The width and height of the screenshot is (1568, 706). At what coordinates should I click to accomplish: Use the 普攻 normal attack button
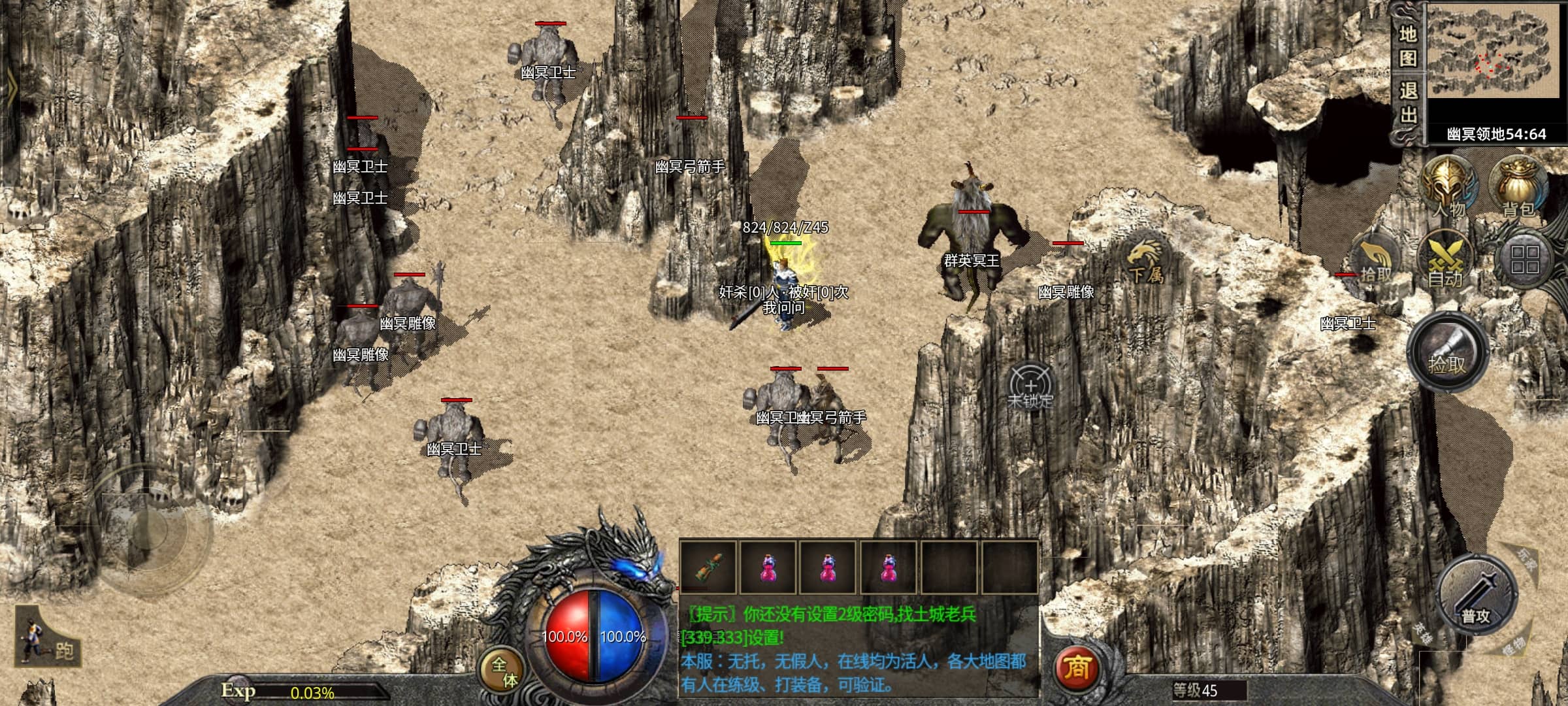point(1475,596)
